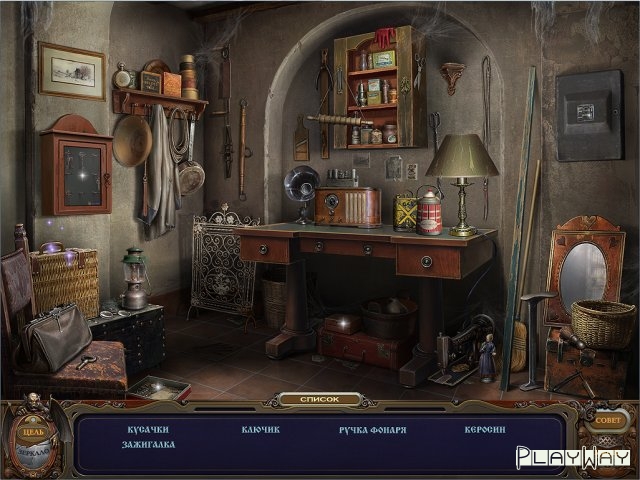Select КЛЮЧИК in the item list
The width and height of the screenshot is (640, 480).
coord(260,429)
